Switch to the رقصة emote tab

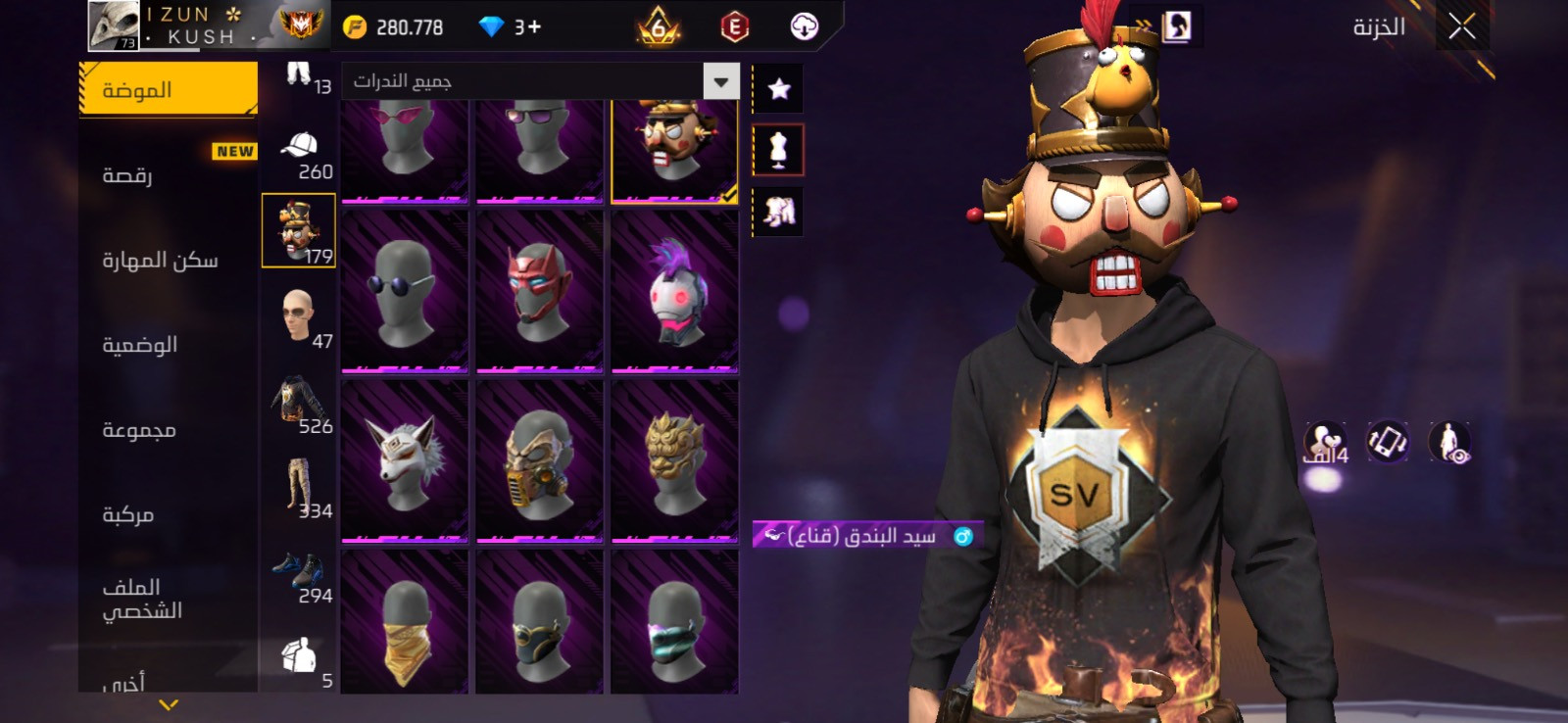[x=128, y=175]
